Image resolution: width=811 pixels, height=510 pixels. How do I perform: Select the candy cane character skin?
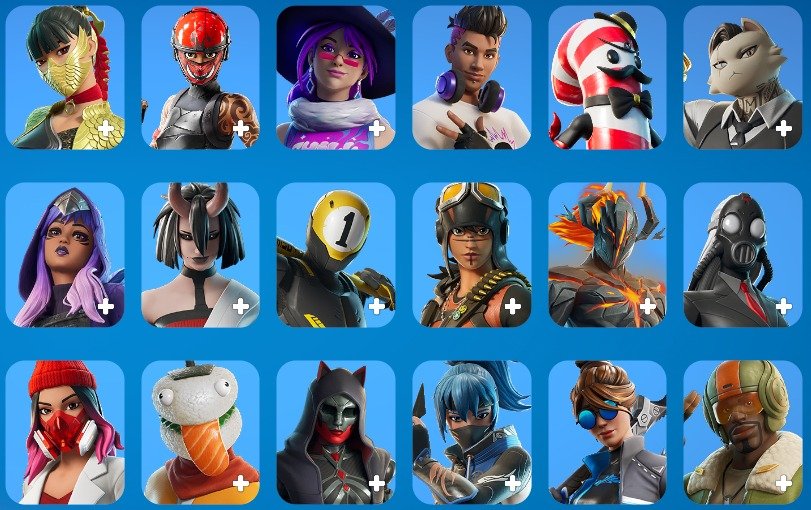tap(607, 77)
